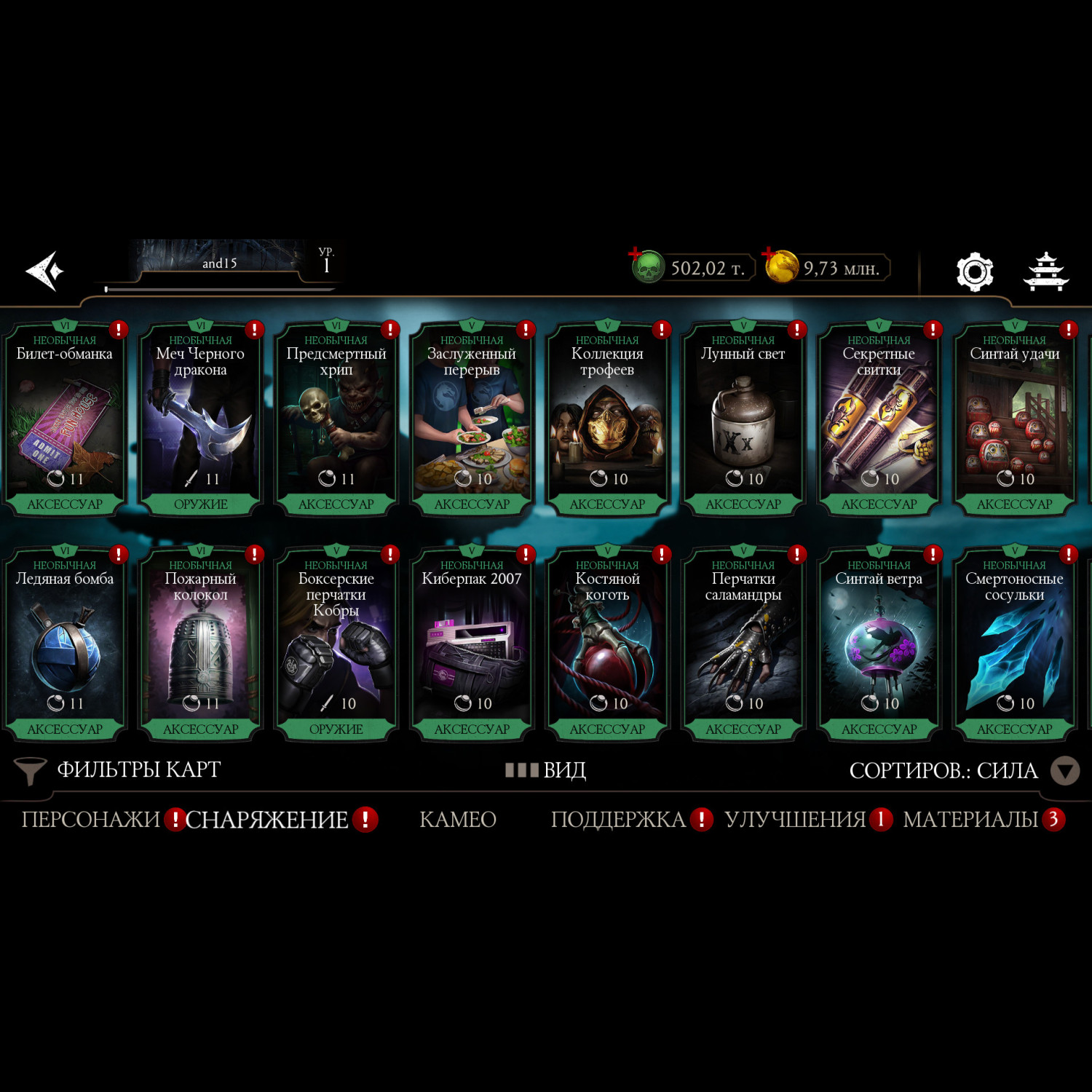Switch to the Камео tab
Screen dimensions: 1092x1092
pos(458,820)
